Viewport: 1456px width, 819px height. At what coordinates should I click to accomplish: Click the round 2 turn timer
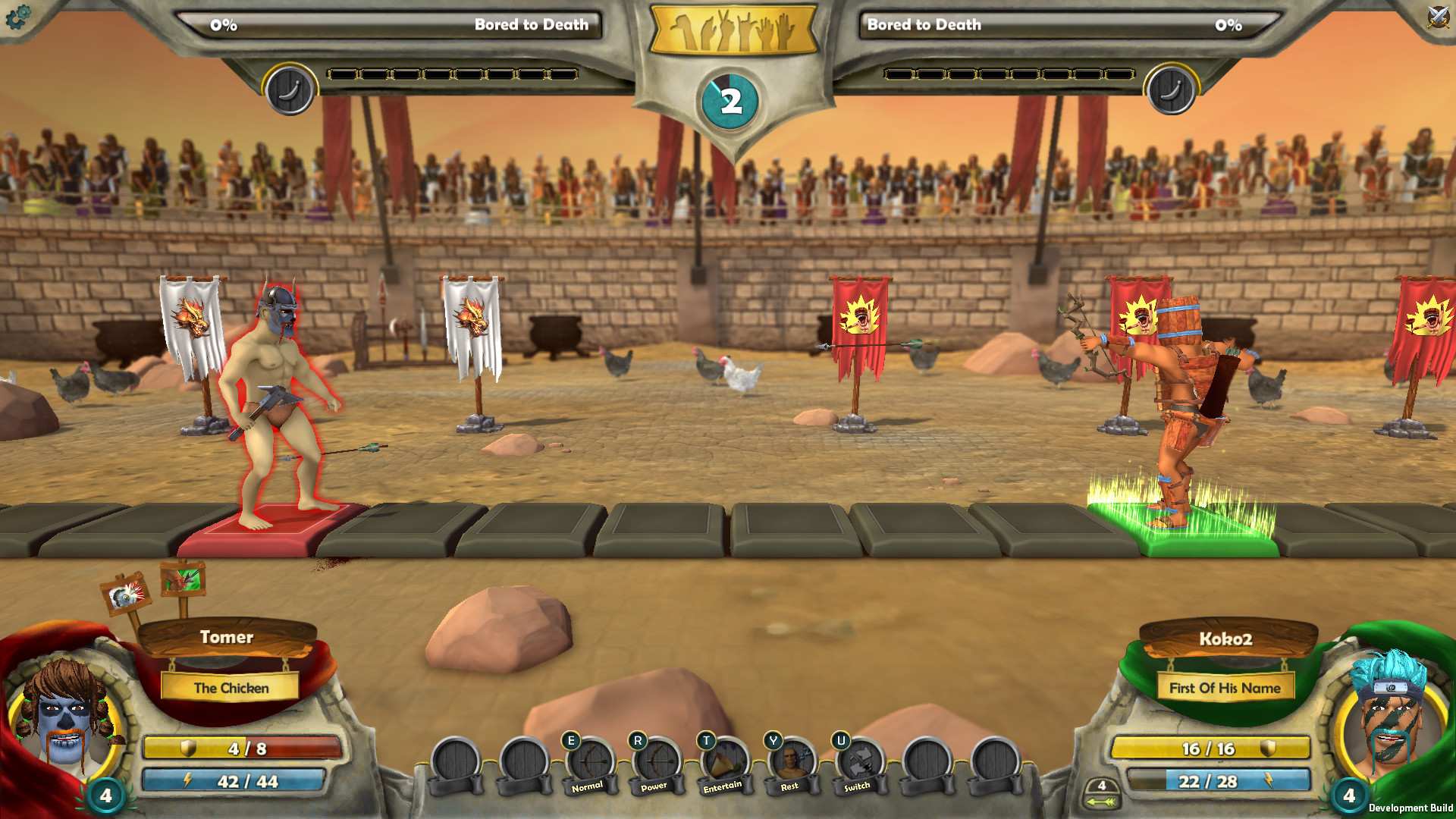point(730,99)
